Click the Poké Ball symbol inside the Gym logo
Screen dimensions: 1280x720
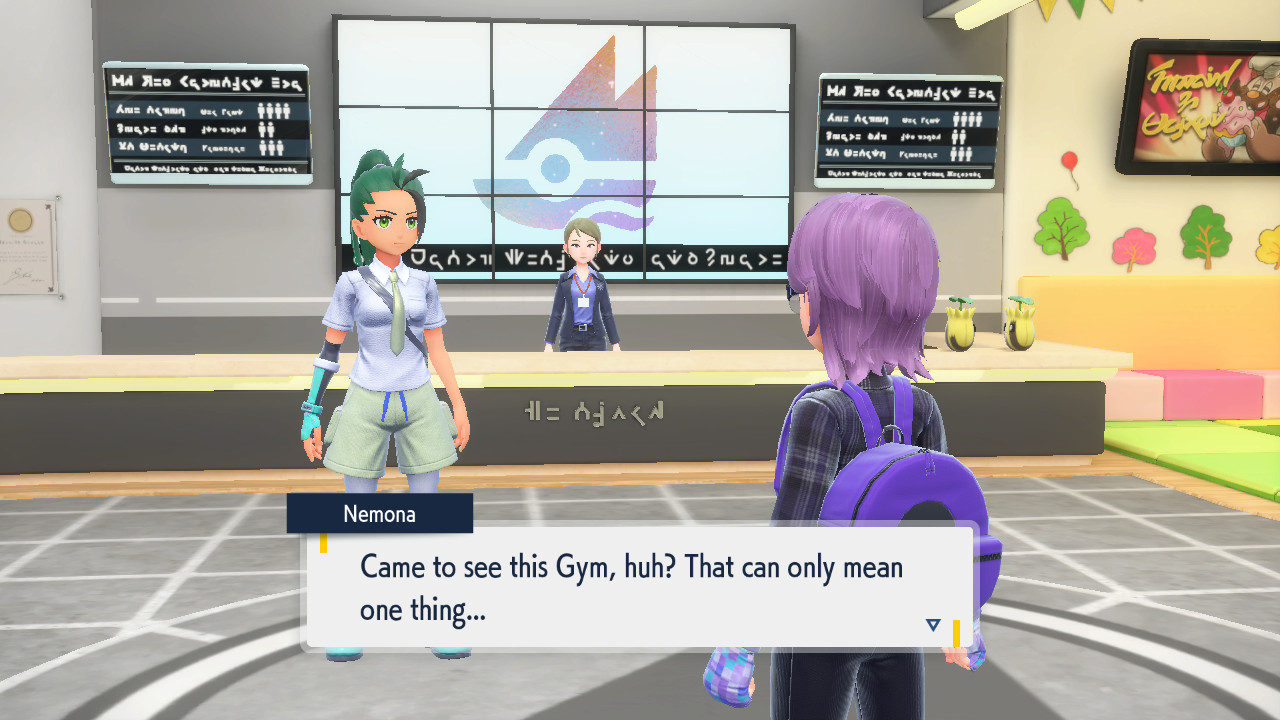[557, 166]
